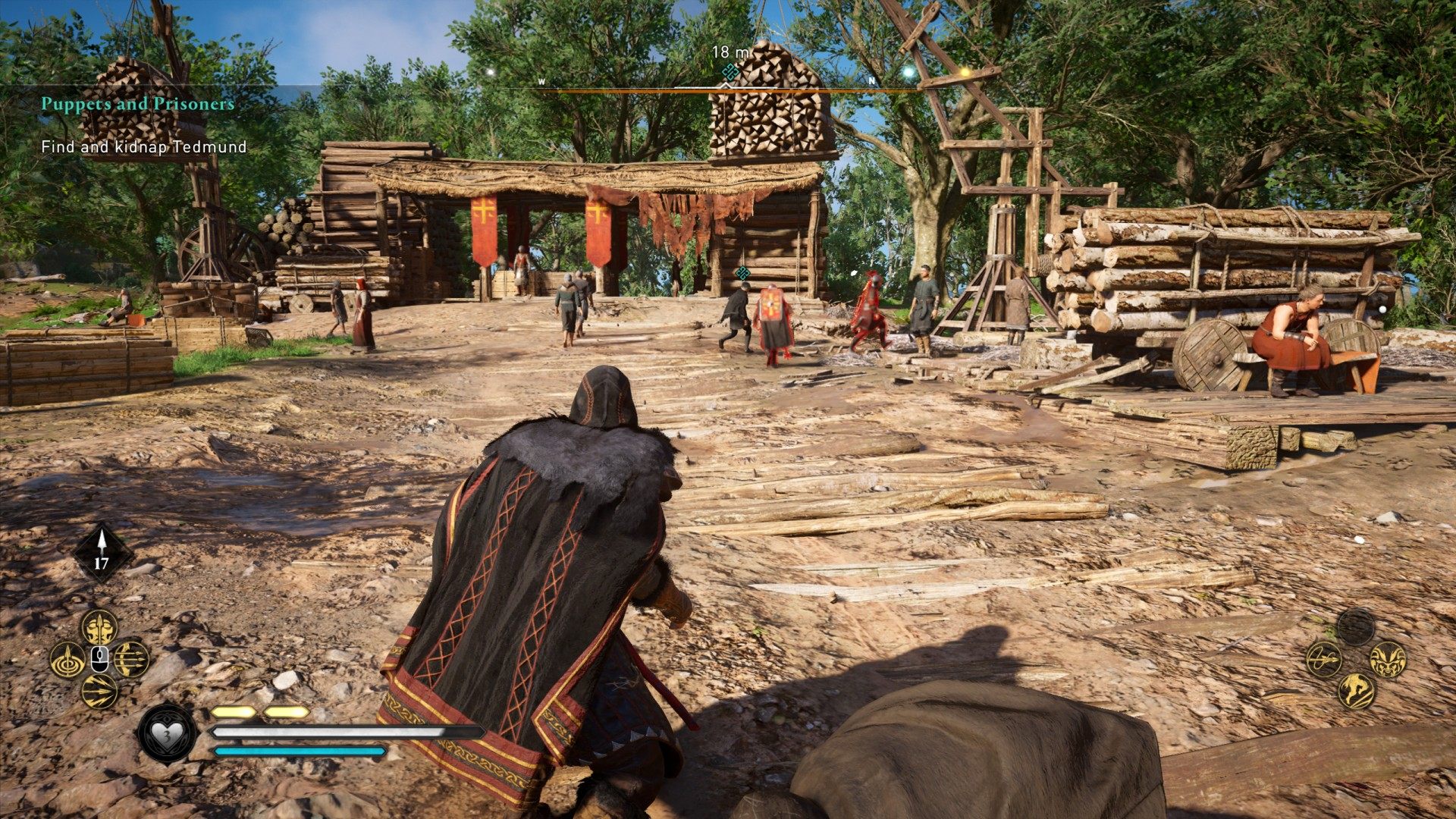
Task: Activate the snarling face melee ability
Action: click(x=1388, y=659)
